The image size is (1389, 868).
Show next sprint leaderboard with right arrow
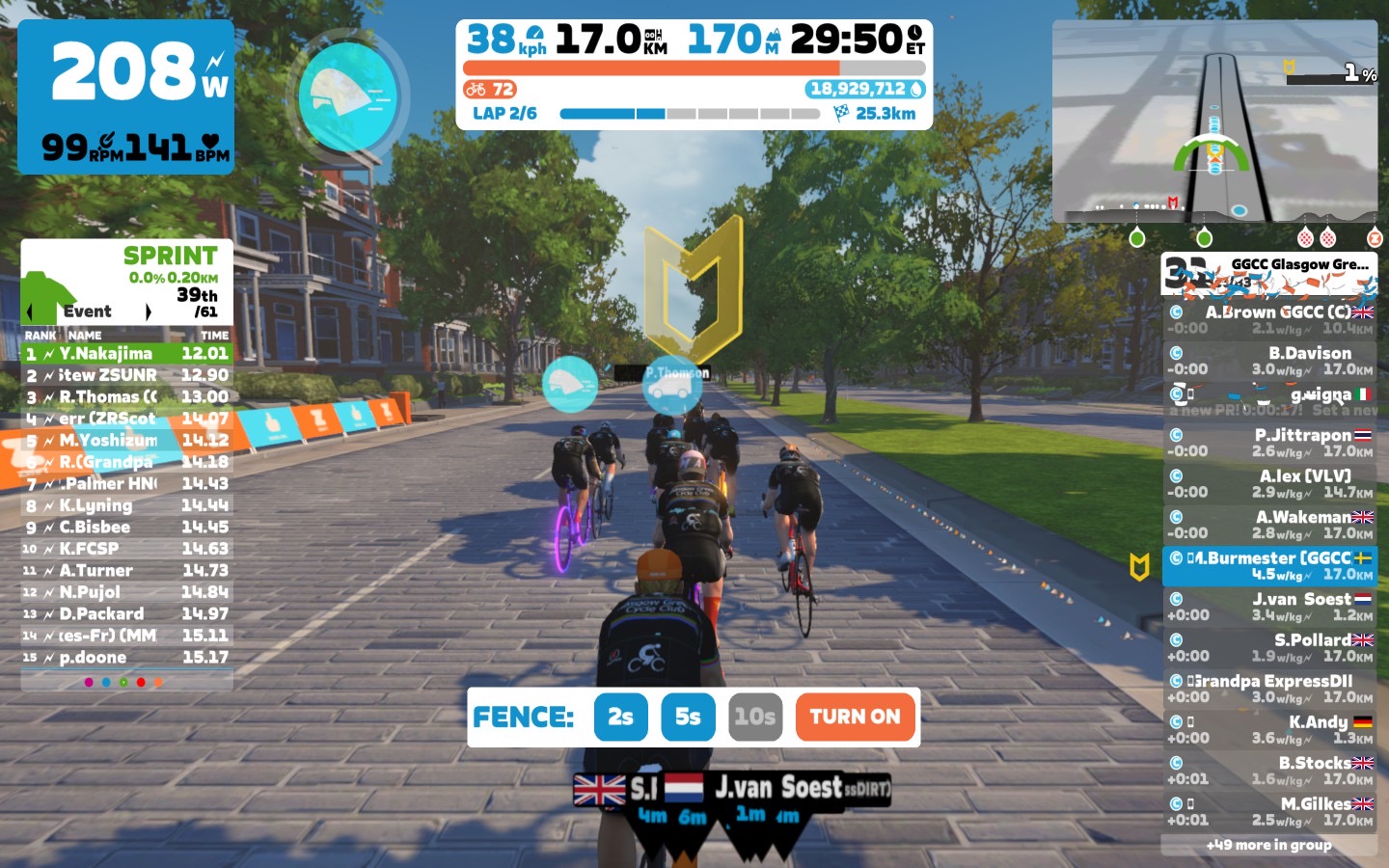(x=148, y=312)
